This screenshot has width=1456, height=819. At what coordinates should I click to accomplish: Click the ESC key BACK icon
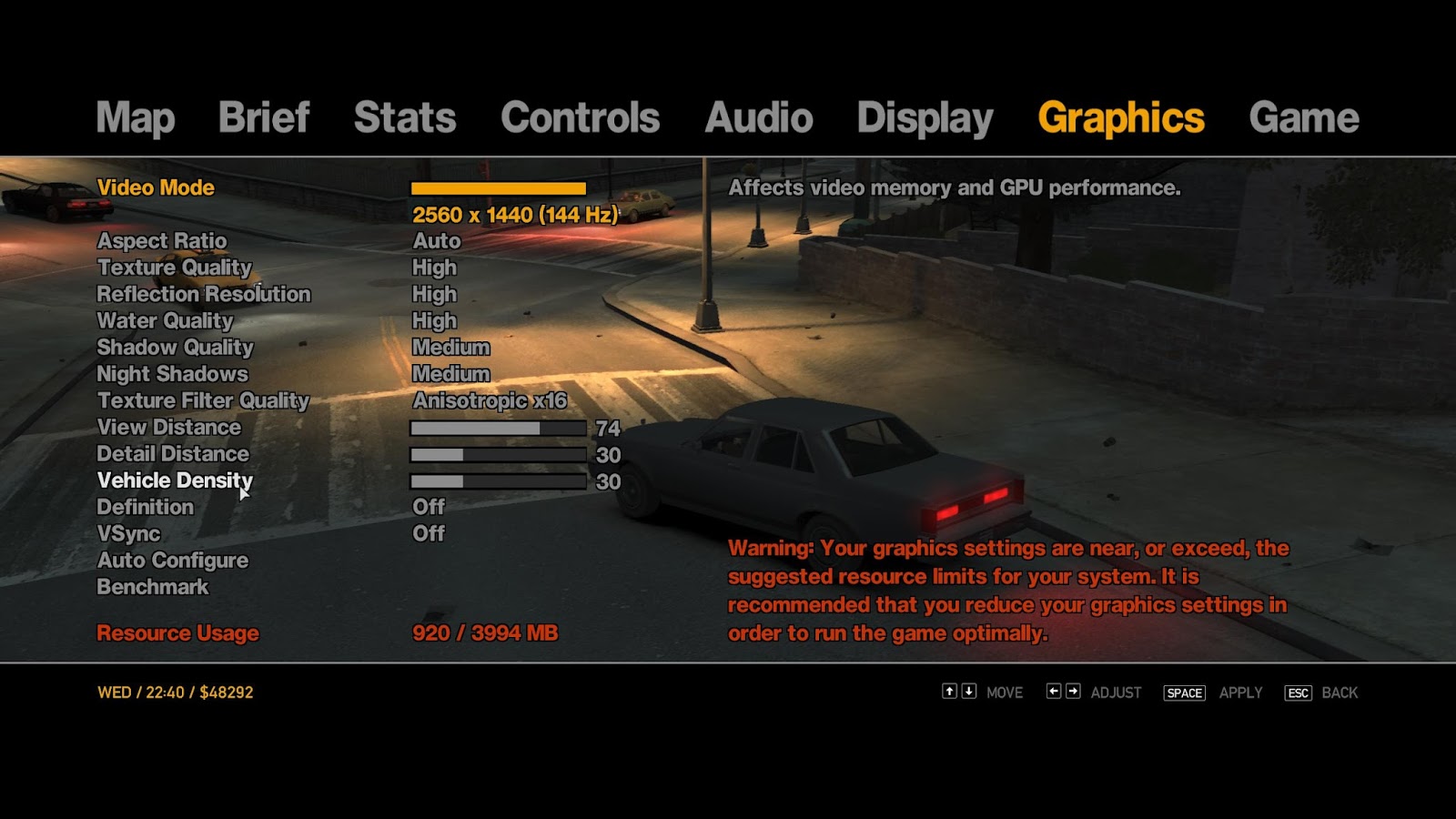pos(1298,693)
